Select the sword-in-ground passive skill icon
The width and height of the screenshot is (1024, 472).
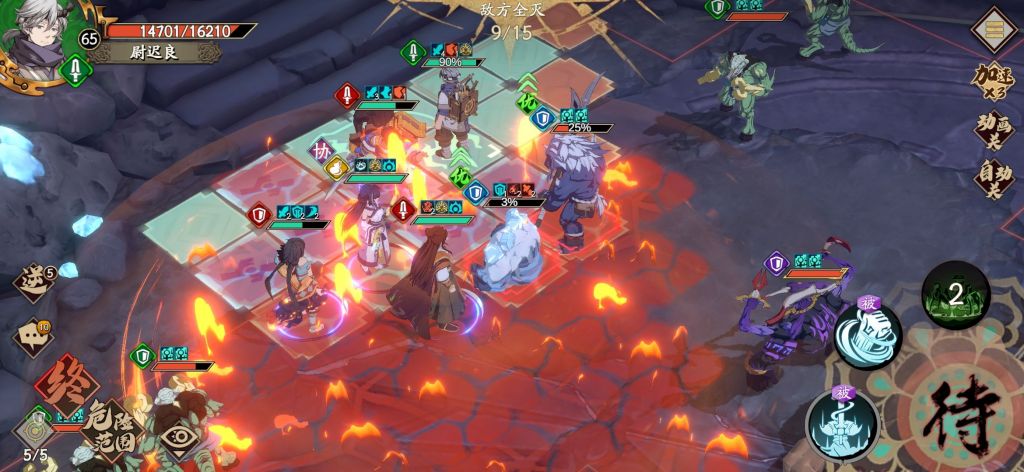click(x=842, y=424)
